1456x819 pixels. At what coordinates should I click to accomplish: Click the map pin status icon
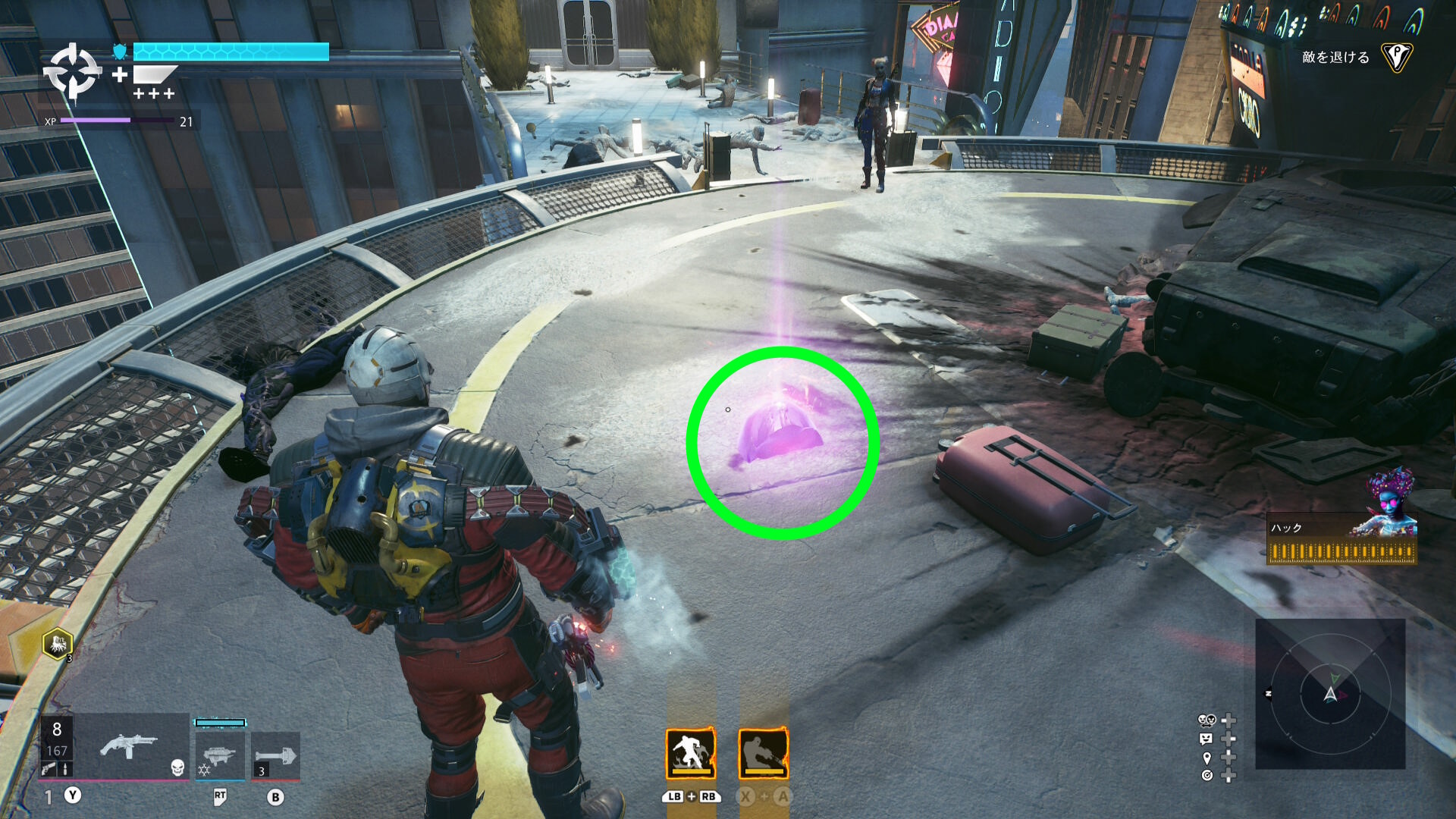point(1207,758)
